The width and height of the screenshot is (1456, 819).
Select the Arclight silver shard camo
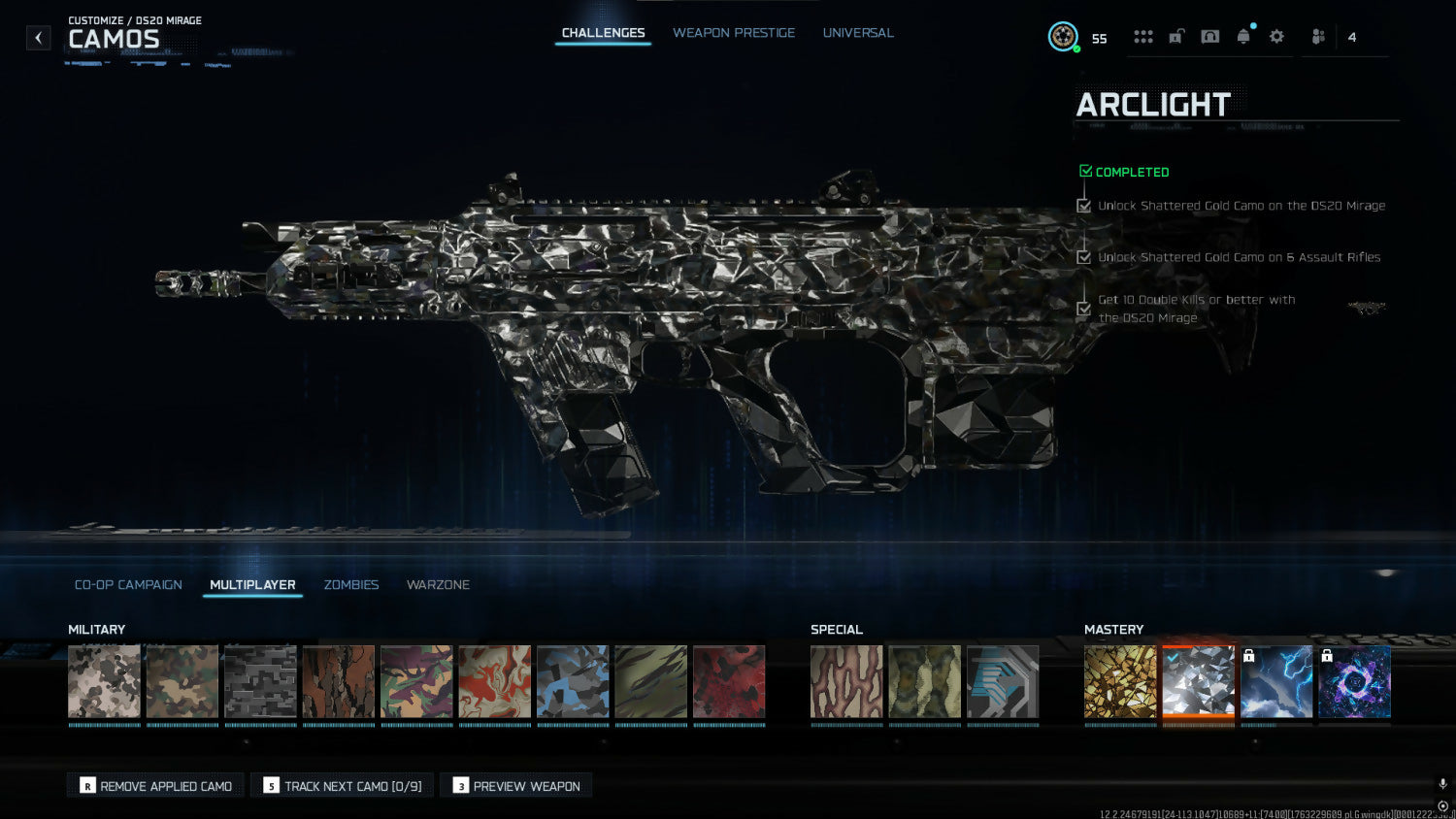pos(1198,682)
